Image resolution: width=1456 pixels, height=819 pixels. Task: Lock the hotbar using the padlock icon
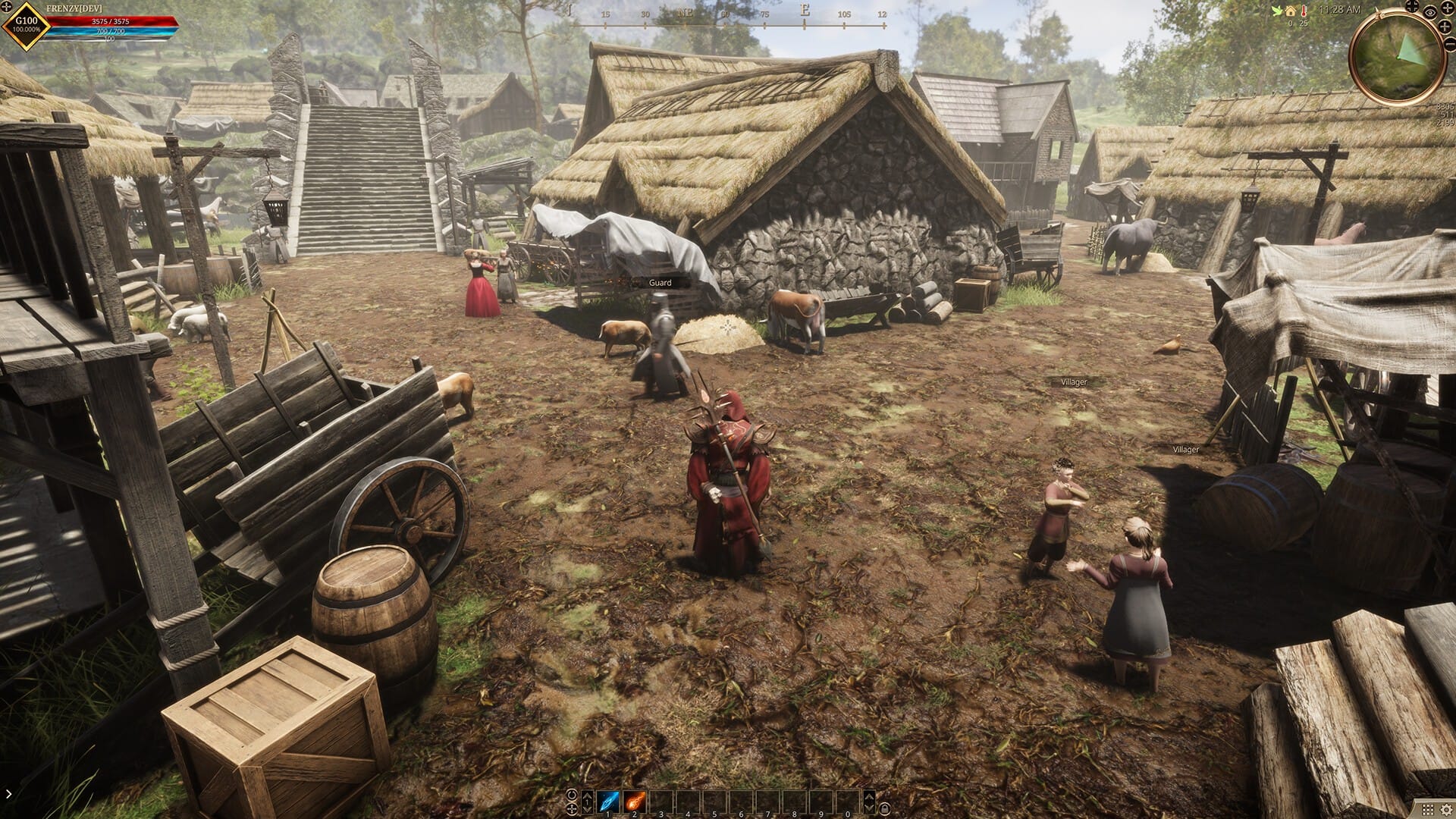pyautogui.click(x=885, y=809)
